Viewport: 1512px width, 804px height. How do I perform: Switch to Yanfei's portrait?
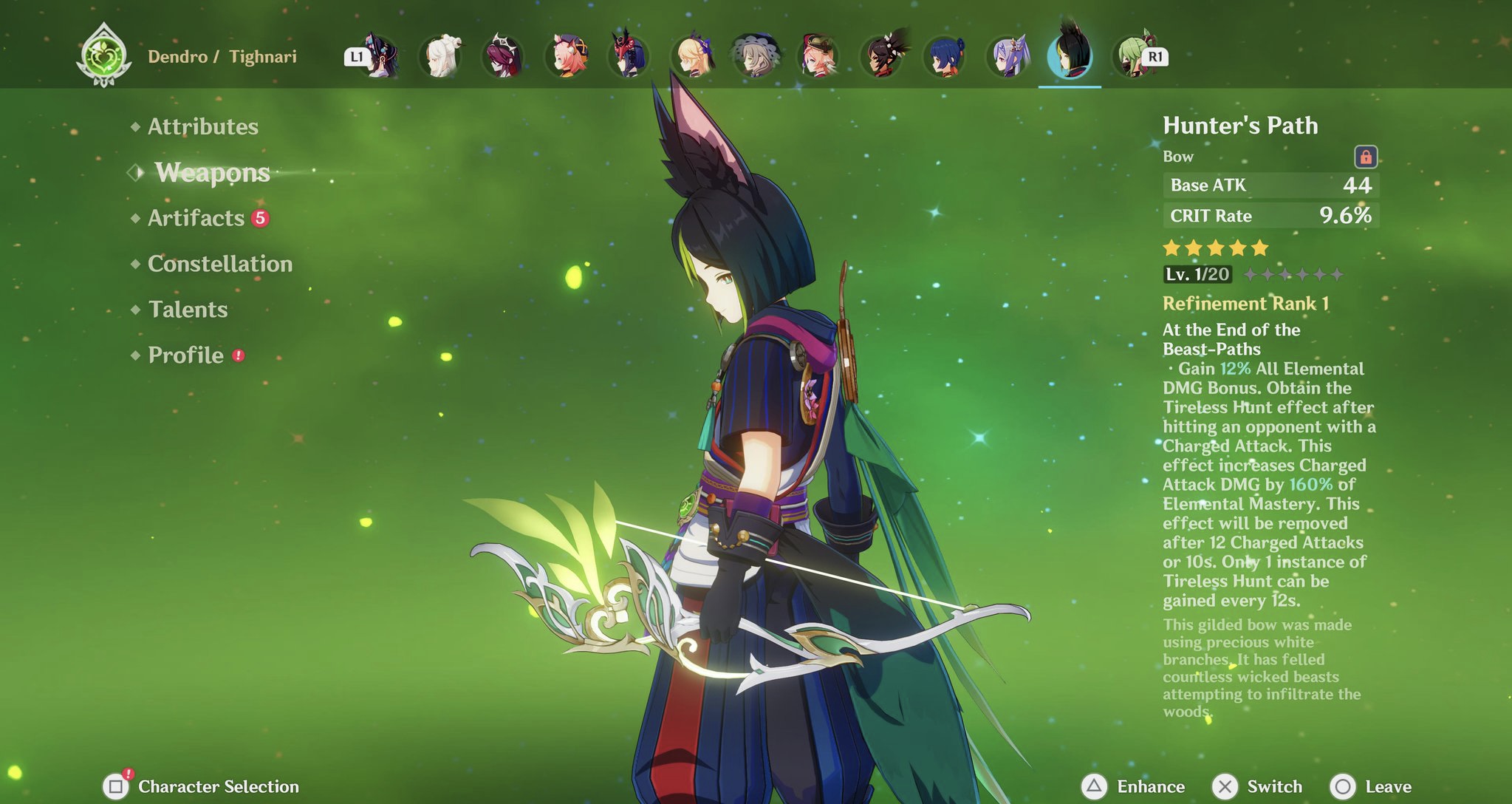coord(818,56)
